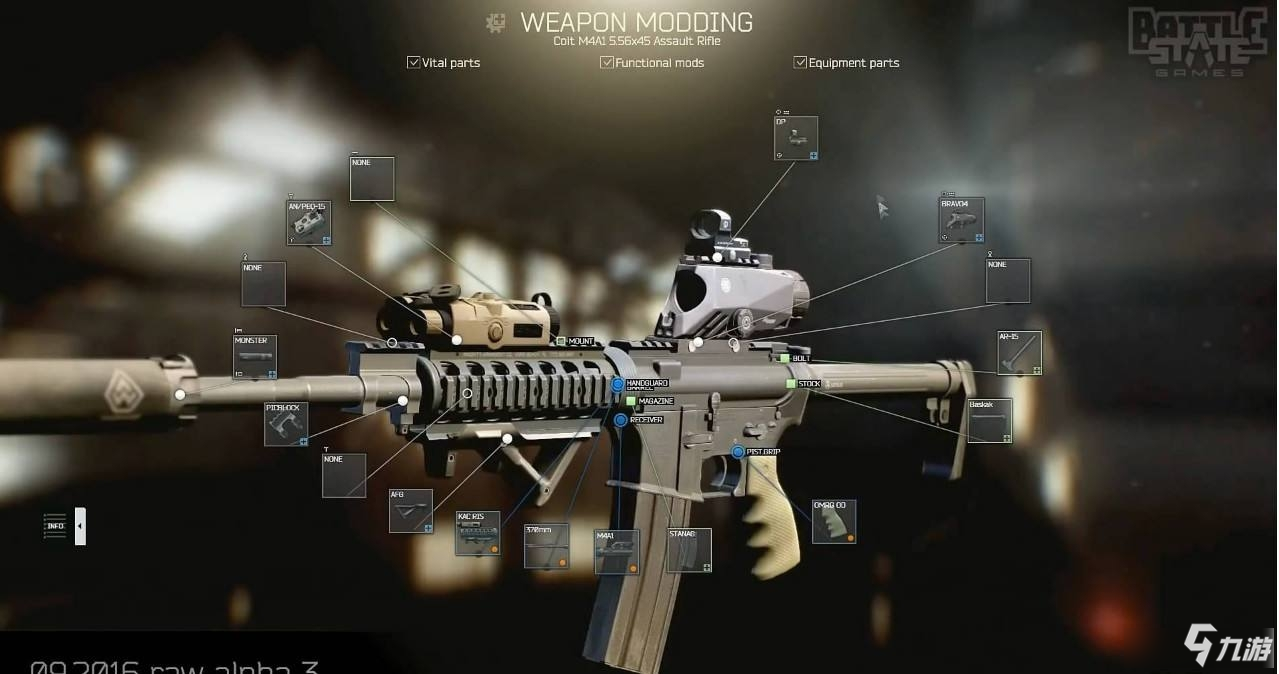
Task: Toggle the Vital parts checkbox
Action: 413,62
